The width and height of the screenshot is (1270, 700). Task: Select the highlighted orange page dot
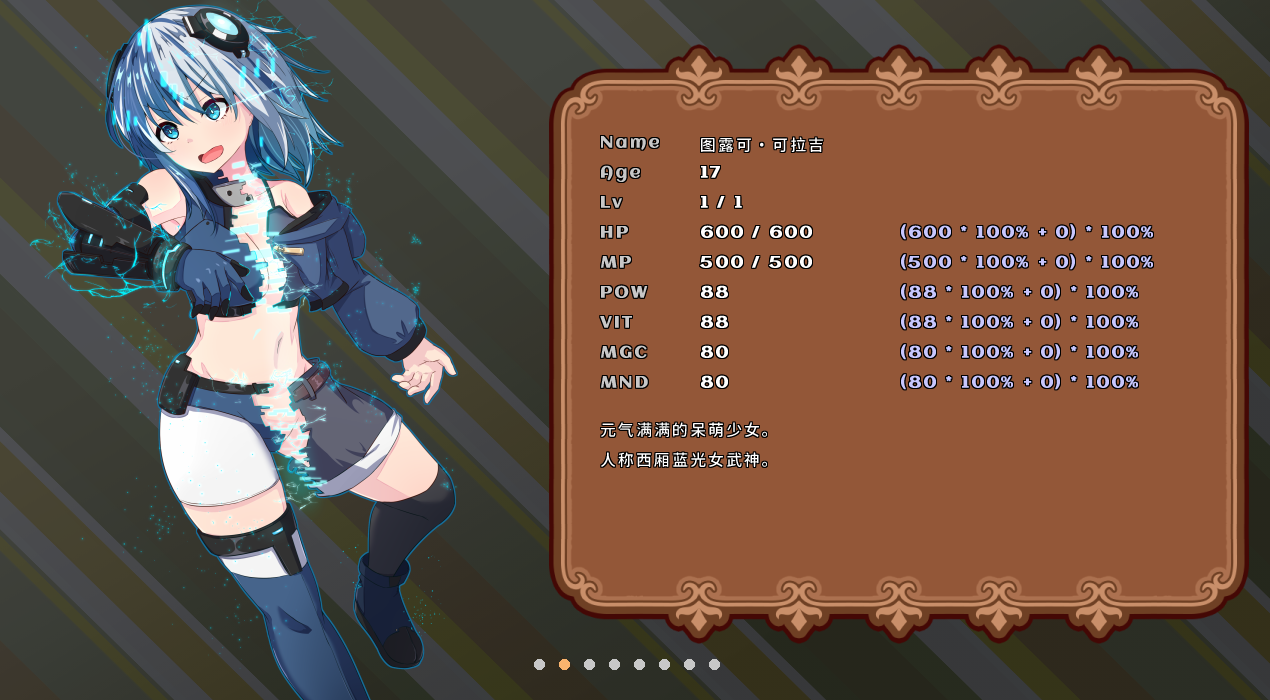[x=564, y=664]
